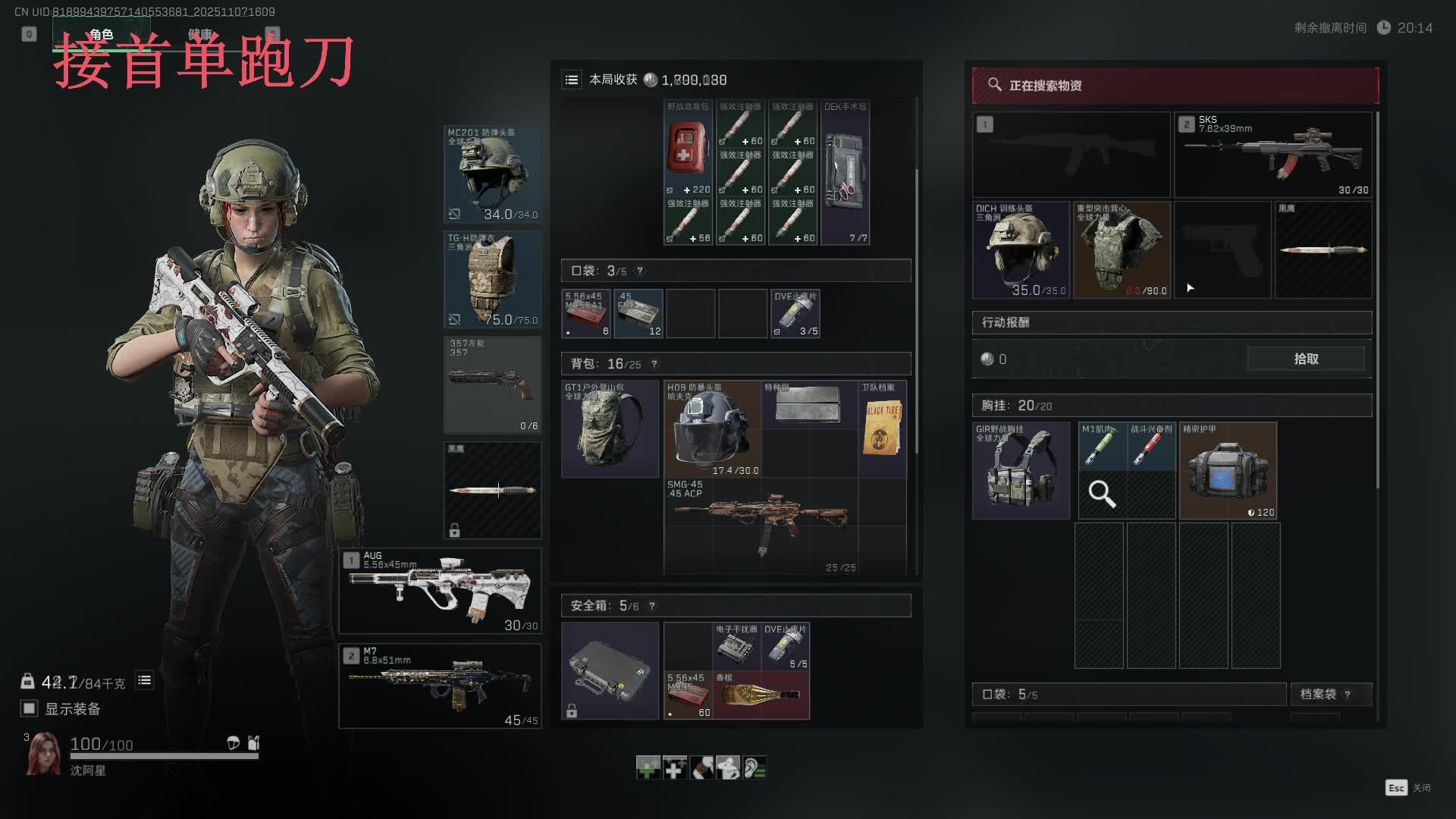Select the AUG 5.56x45mm rifle slot

click(x=440, y=591)
